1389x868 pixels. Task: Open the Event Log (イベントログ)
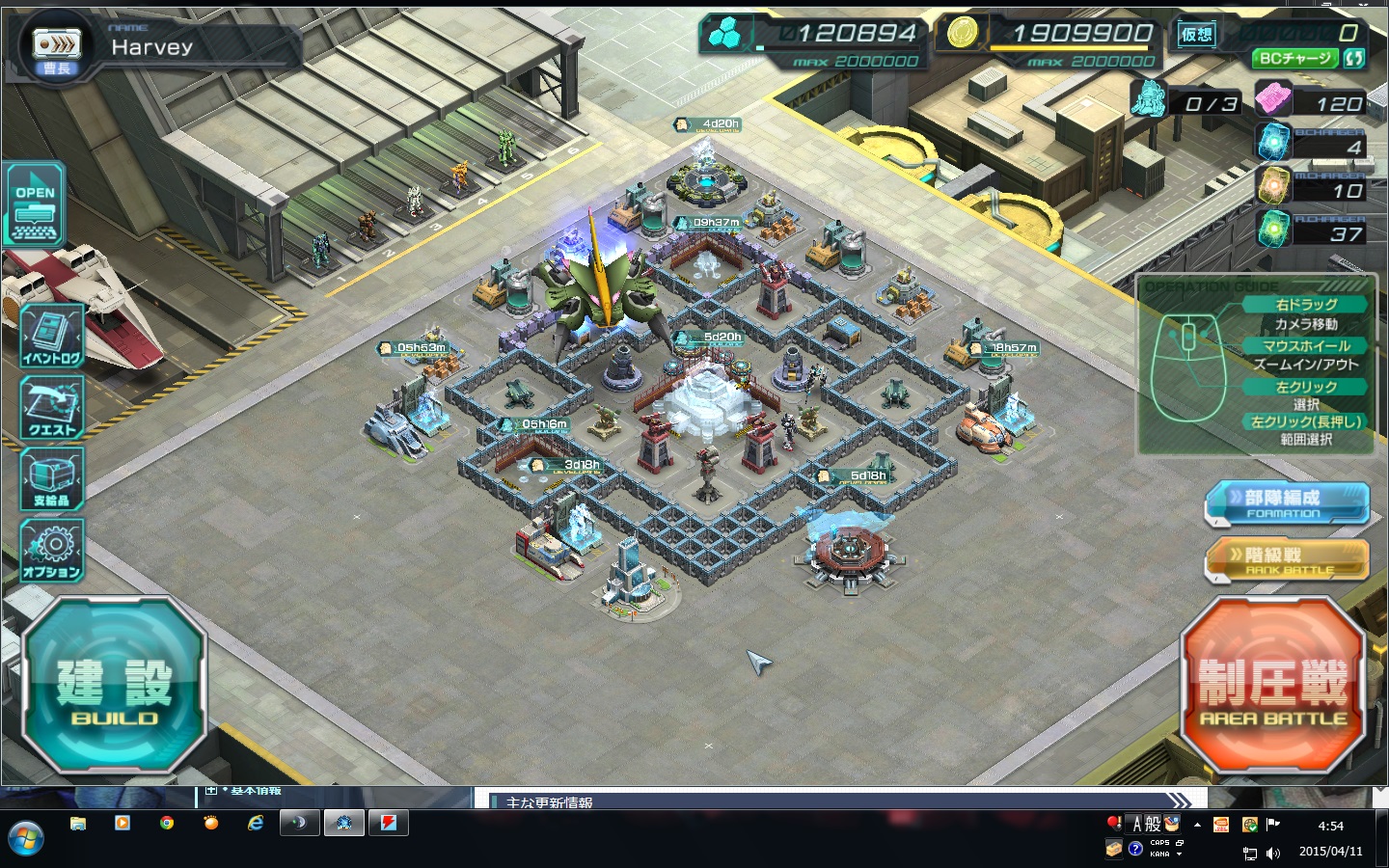click(52, 337)
